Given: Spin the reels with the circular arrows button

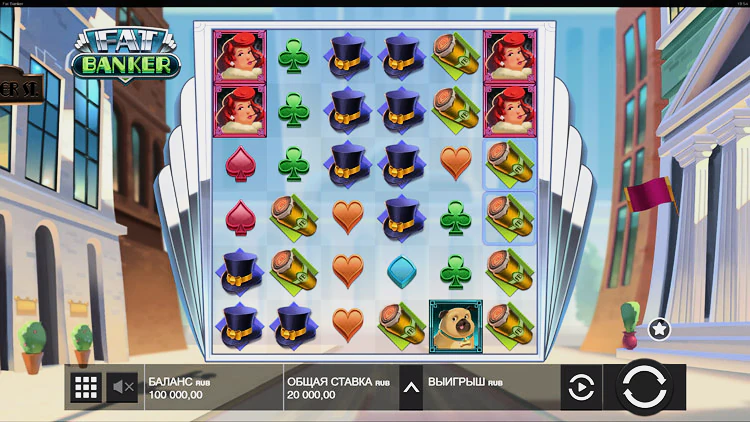Looking at the screenshot, I should [644, 387].
